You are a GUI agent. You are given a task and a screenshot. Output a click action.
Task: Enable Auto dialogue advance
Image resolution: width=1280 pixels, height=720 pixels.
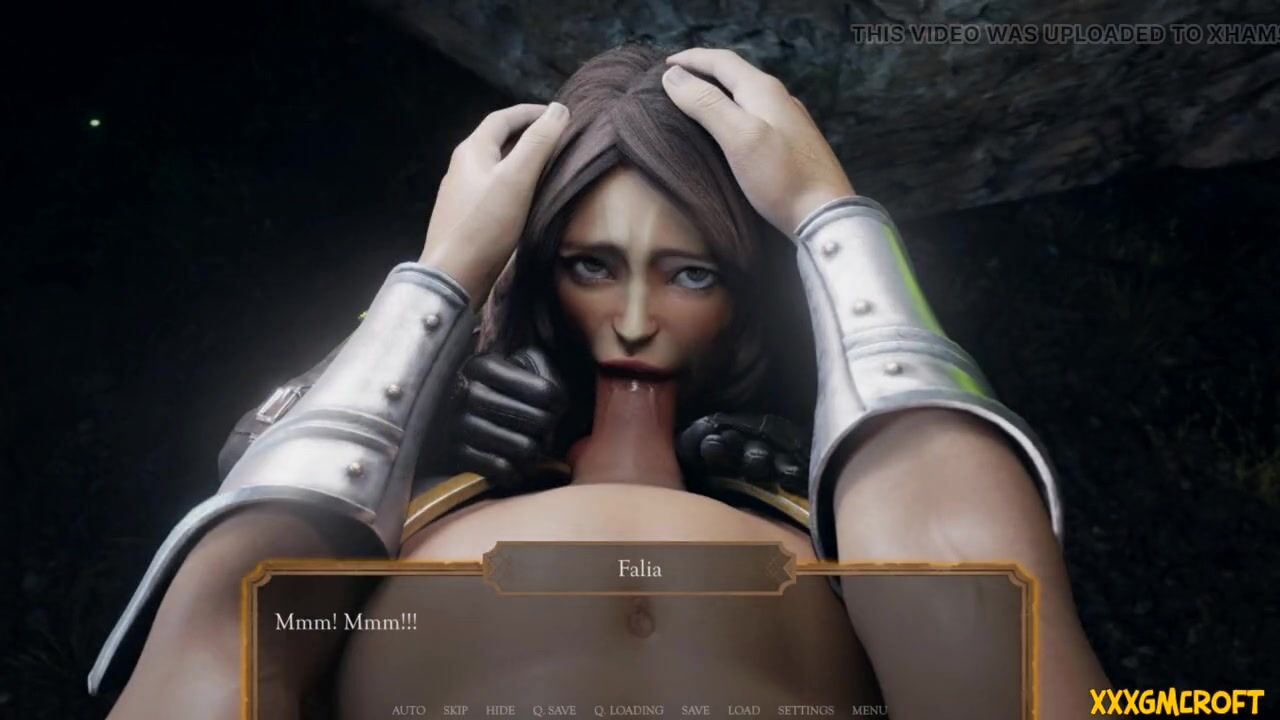click(408, 710)
